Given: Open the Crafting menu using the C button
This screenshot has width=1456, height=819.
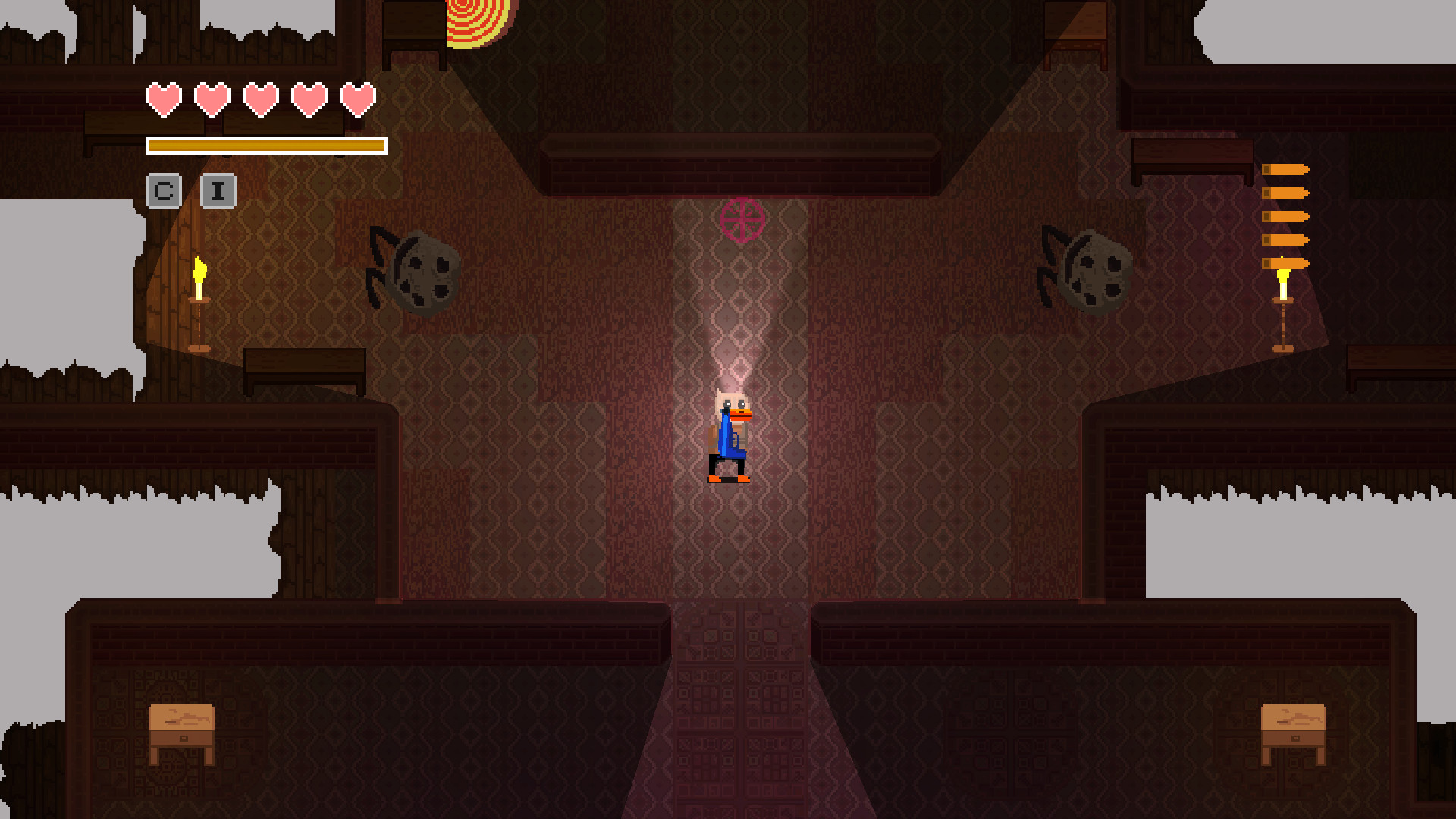Looking at the screenshot, I should (x=164, y=191).
